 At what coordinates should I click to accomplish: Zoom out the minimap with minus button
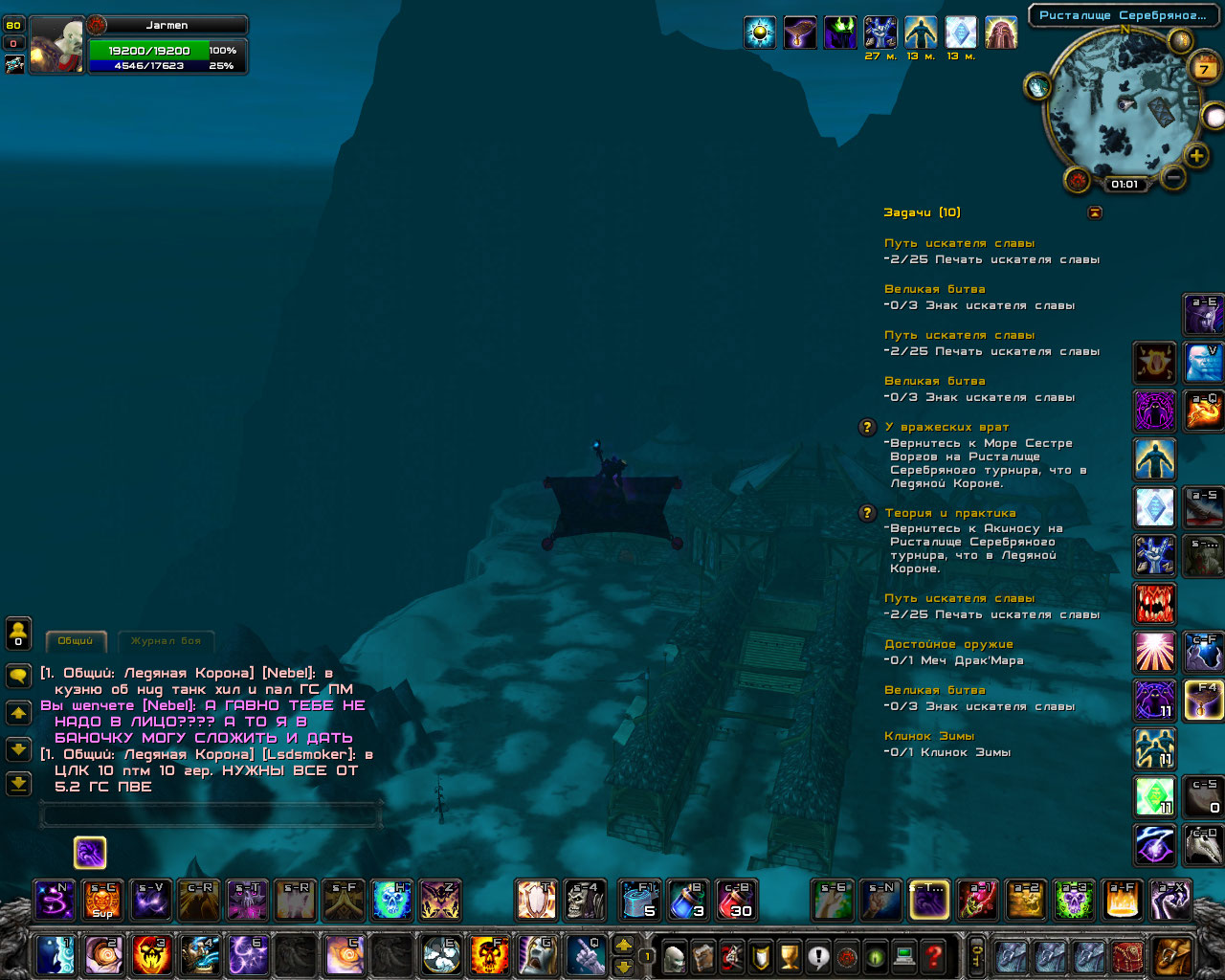pos(1172,177)
